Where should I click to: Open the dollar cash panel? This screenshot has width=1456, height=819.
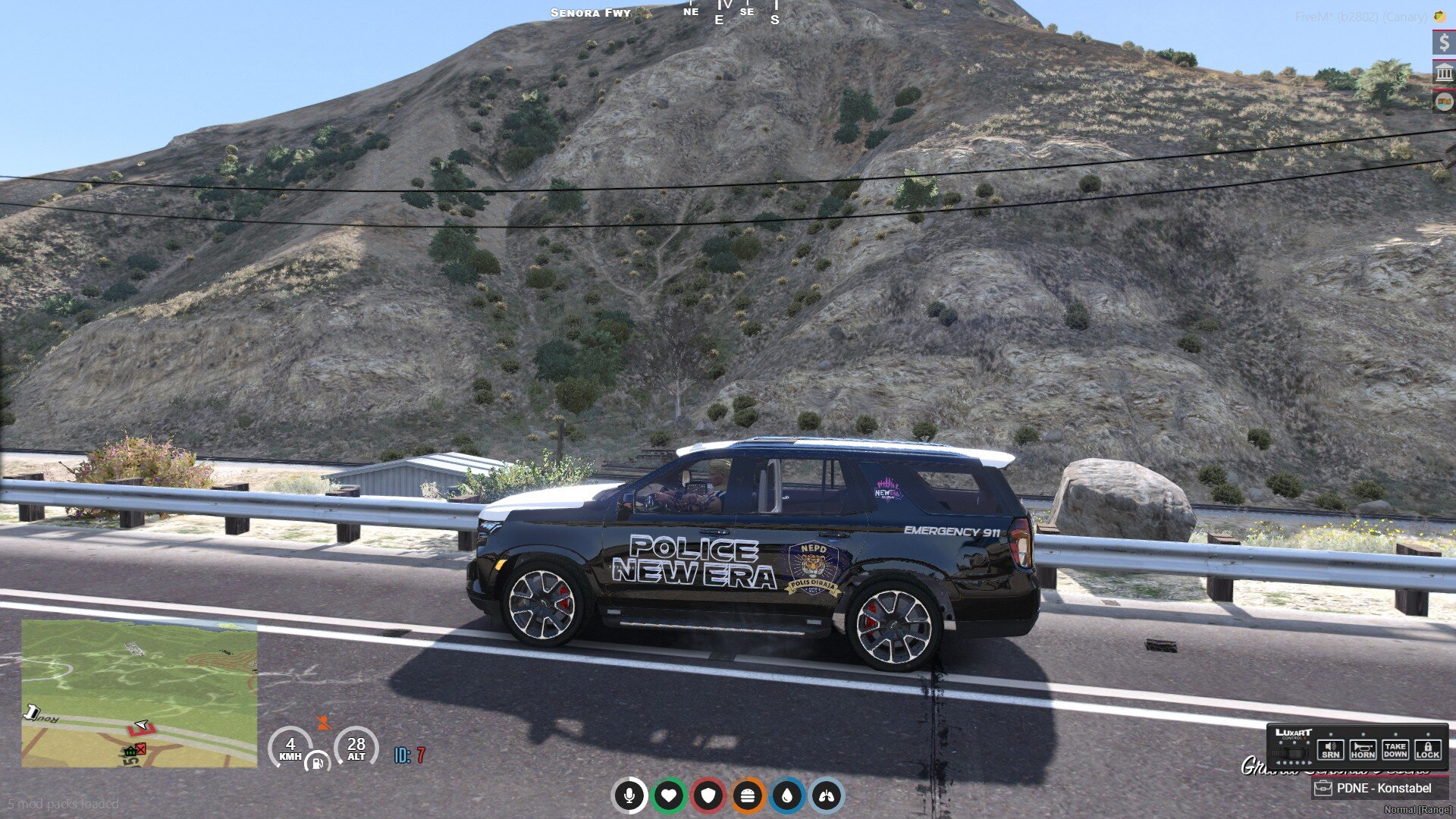tap(1444, 42)
